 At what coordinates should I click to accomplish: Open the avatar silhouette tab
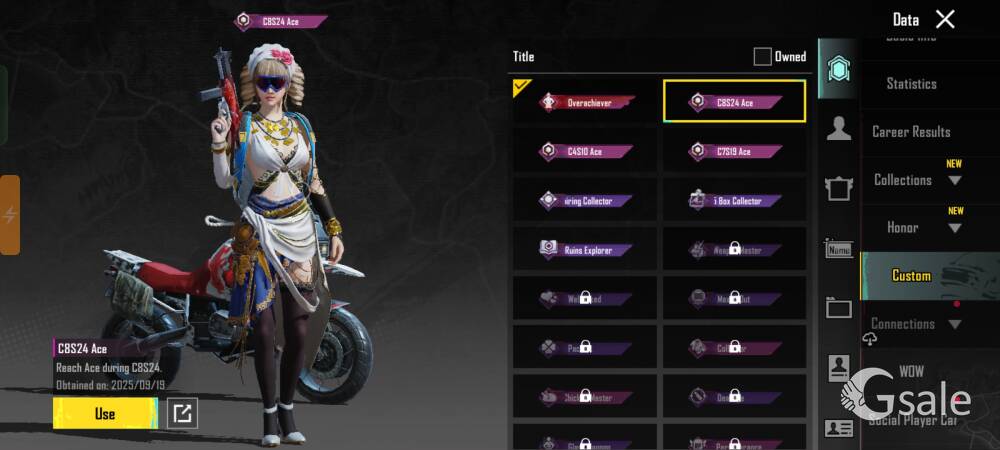click(838, 128)
